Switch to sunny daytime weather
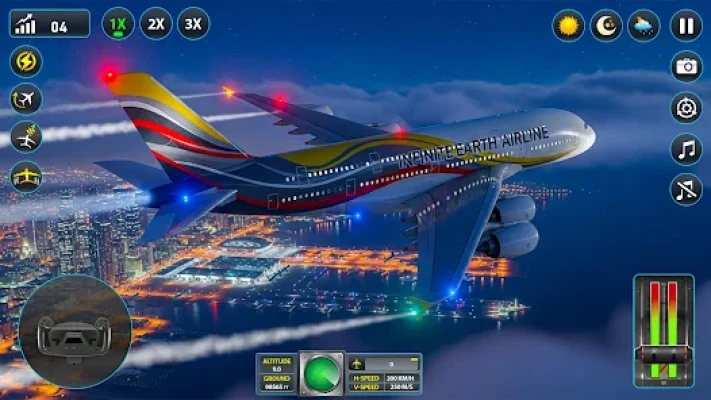The width and height of the screenshot is (711, 400). (x=569, y=25)
